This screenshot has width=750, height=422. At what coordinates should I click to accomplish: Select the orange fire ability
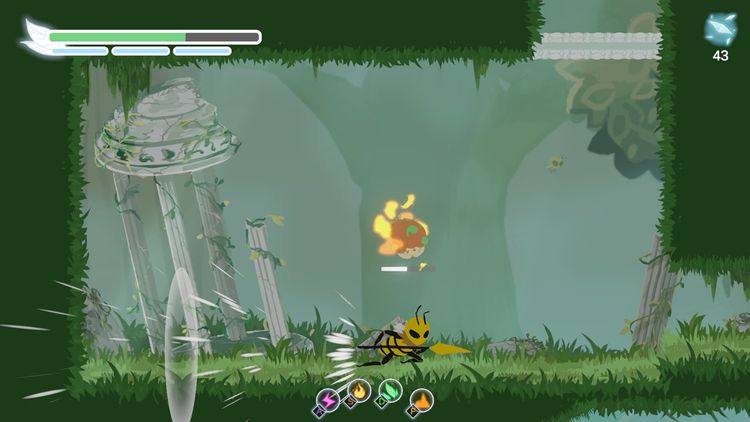422,400
